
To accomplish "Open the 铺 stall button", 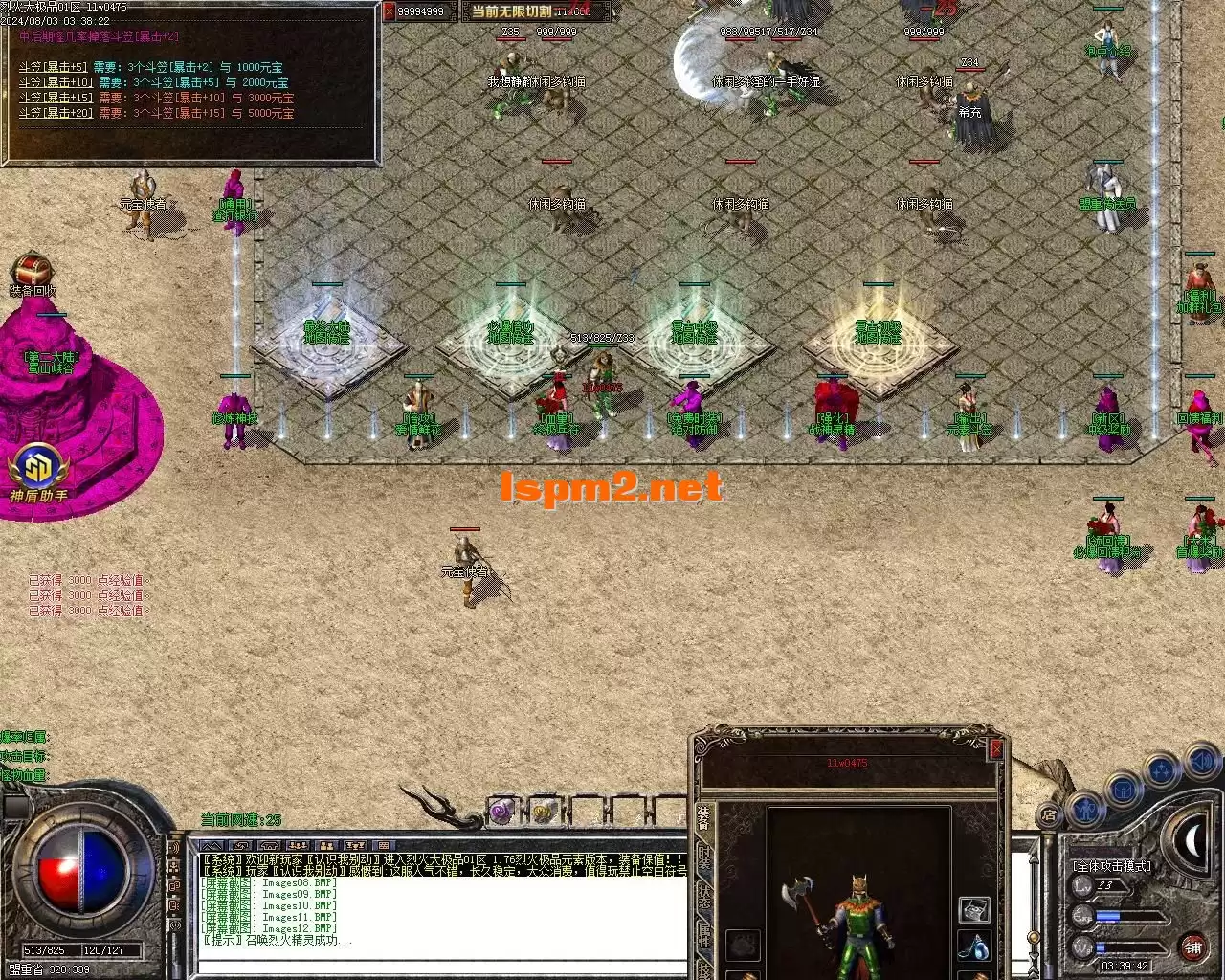I will [x=1192, y=947].
